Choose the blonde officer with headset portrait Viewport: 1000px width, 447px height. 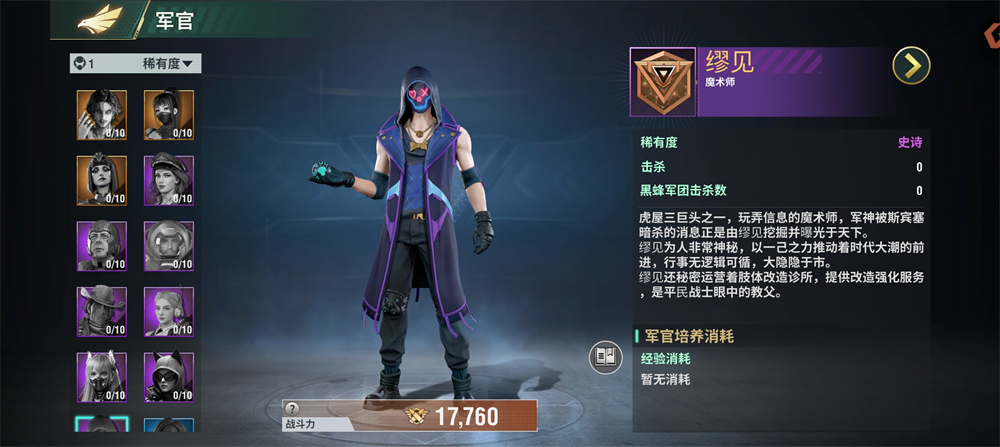pyautogui.click(x=168, y=311)
